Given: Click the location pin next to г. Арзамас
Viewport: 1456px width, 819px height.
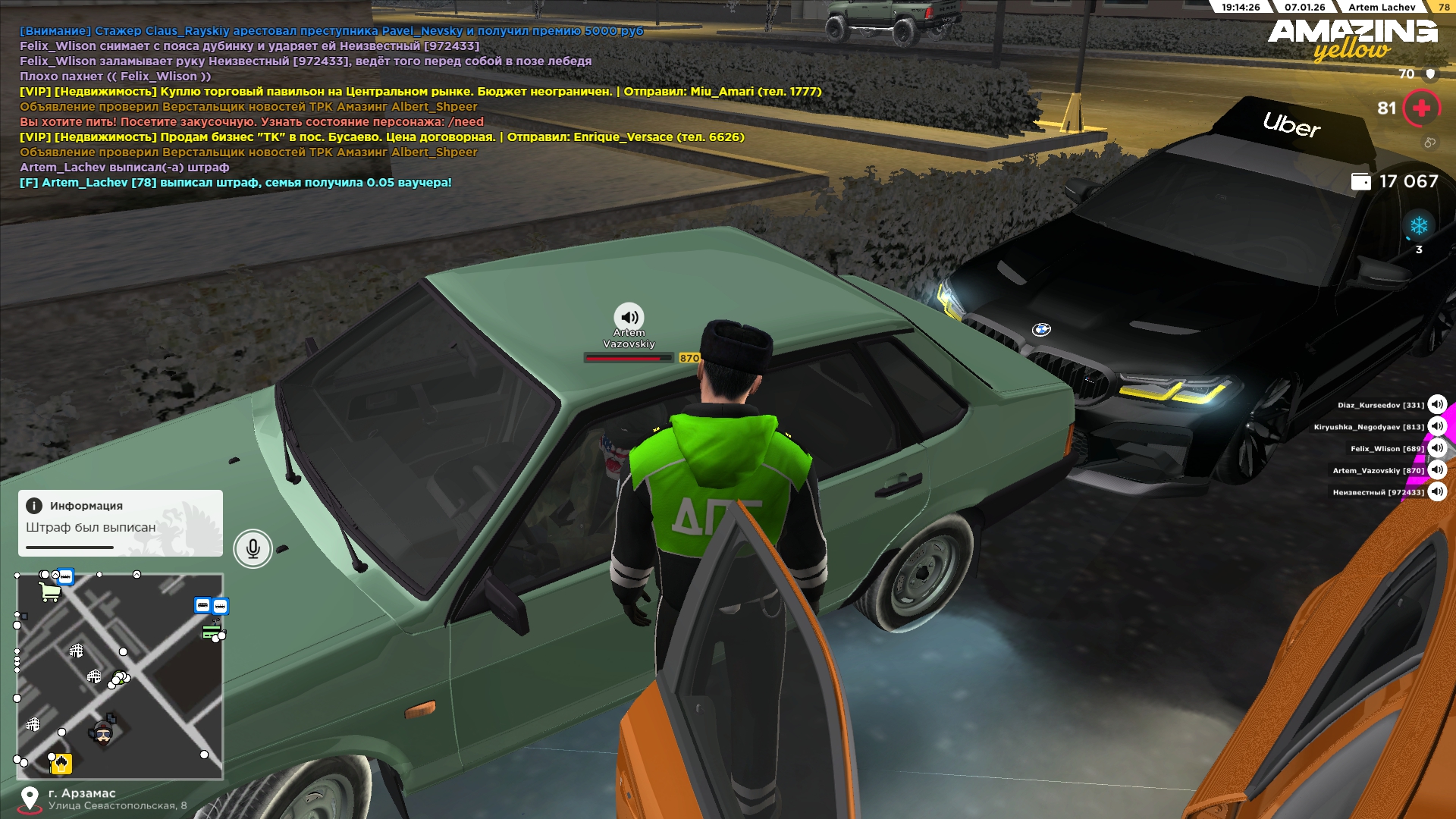Looking at the screenshot, I should coord(30,799).
